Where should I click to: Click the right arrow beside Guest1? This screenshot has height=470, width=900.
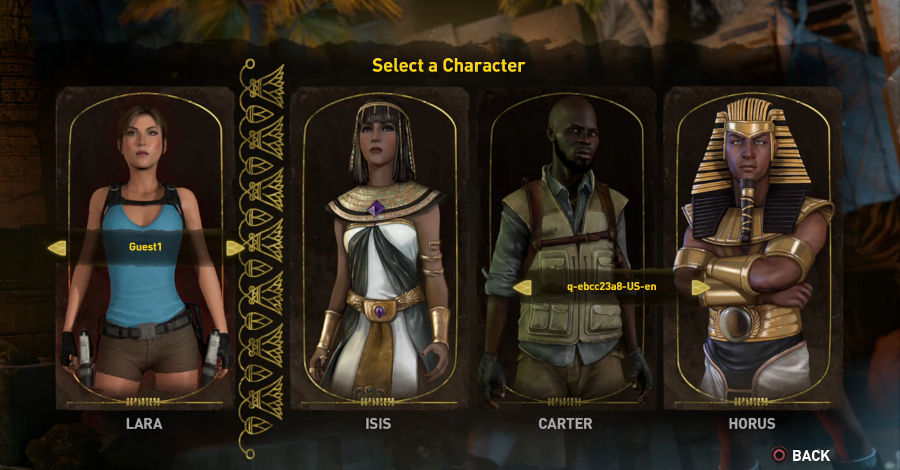click(x=234, y=247)
